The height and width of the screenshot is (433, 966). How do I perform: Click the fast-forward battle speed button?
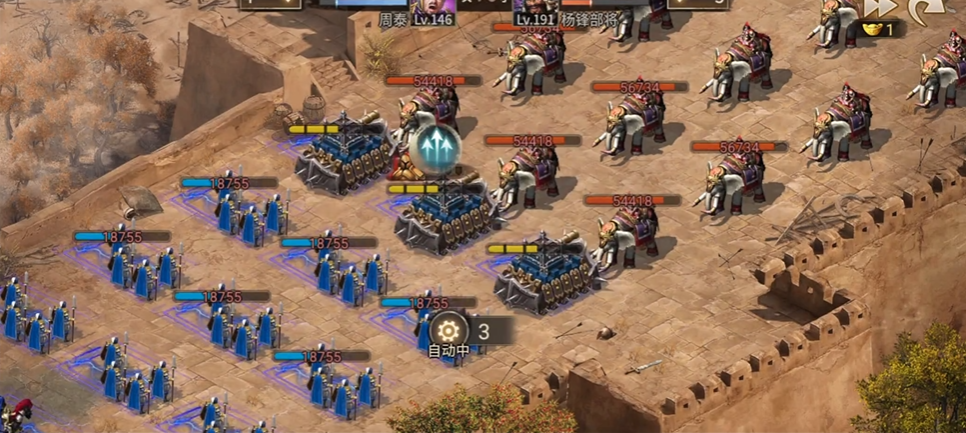(x=880, y=8)
